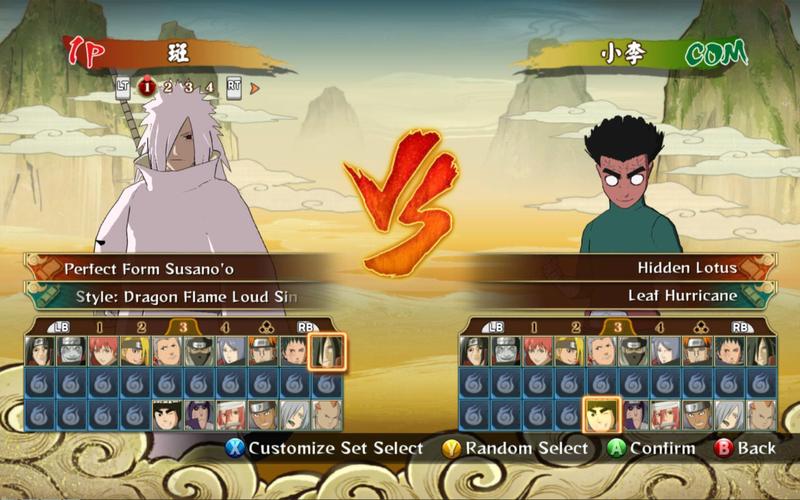Pick red-haired Sasori in the 1P roster
800x500 pixels.
tap(104, 351)
